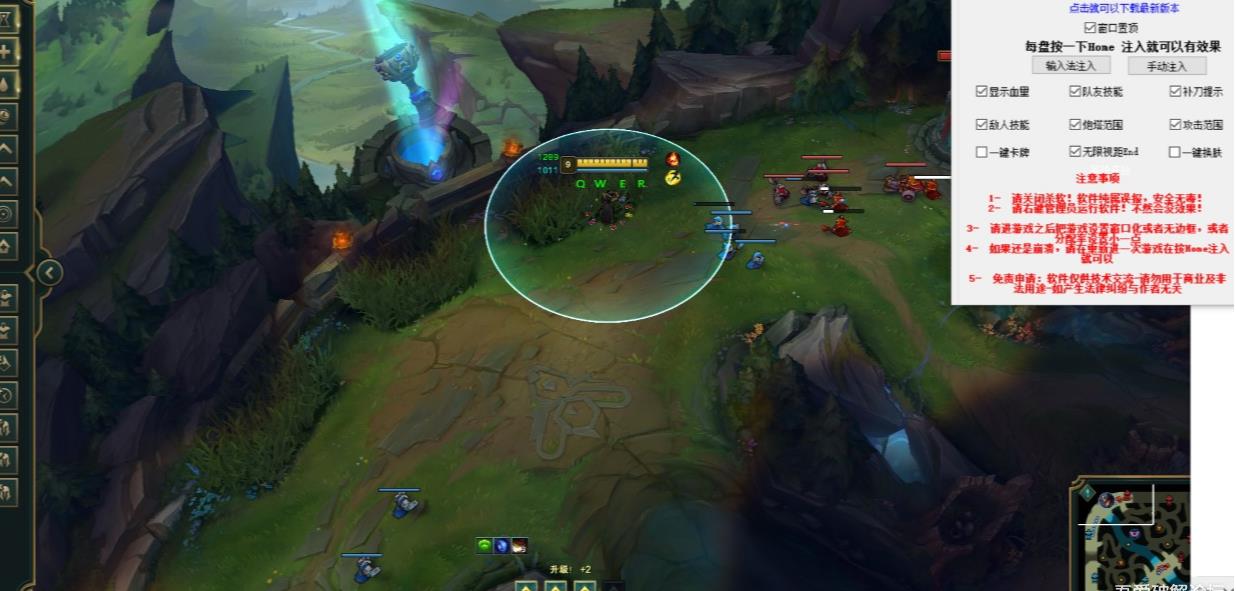Toggle the 无限视距End checkbox
Viewport: 1236px width, 591px height.
pos(1075,153)
